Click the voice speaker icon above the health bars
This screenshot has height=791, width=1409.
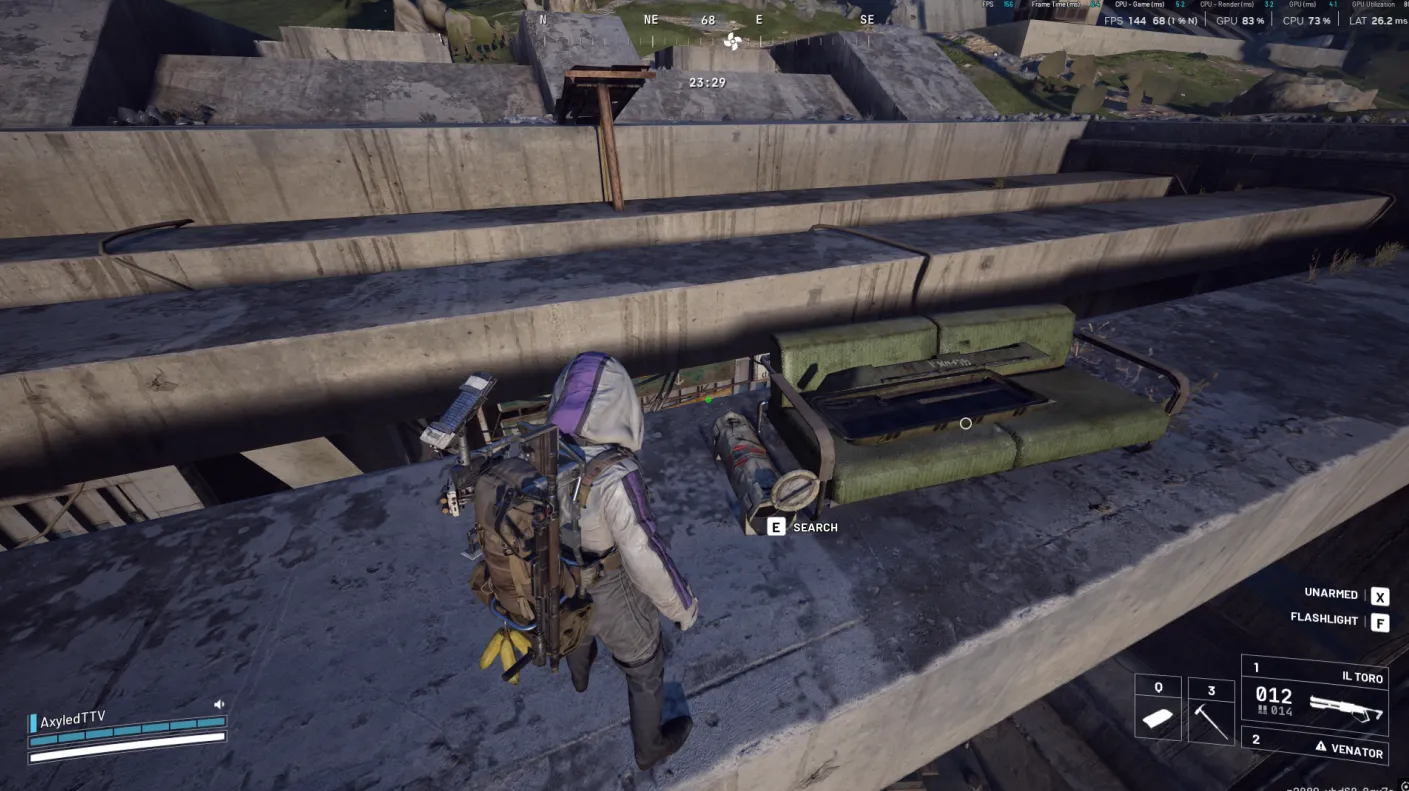point(219,704)
